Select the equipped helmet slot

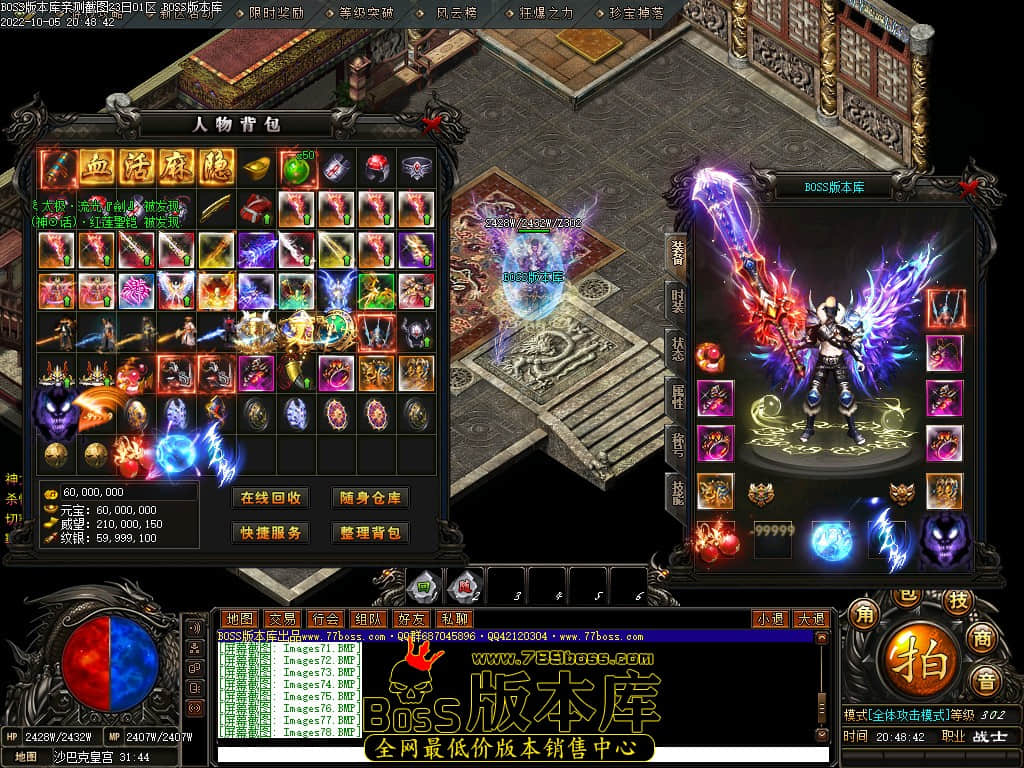[945, 309]
